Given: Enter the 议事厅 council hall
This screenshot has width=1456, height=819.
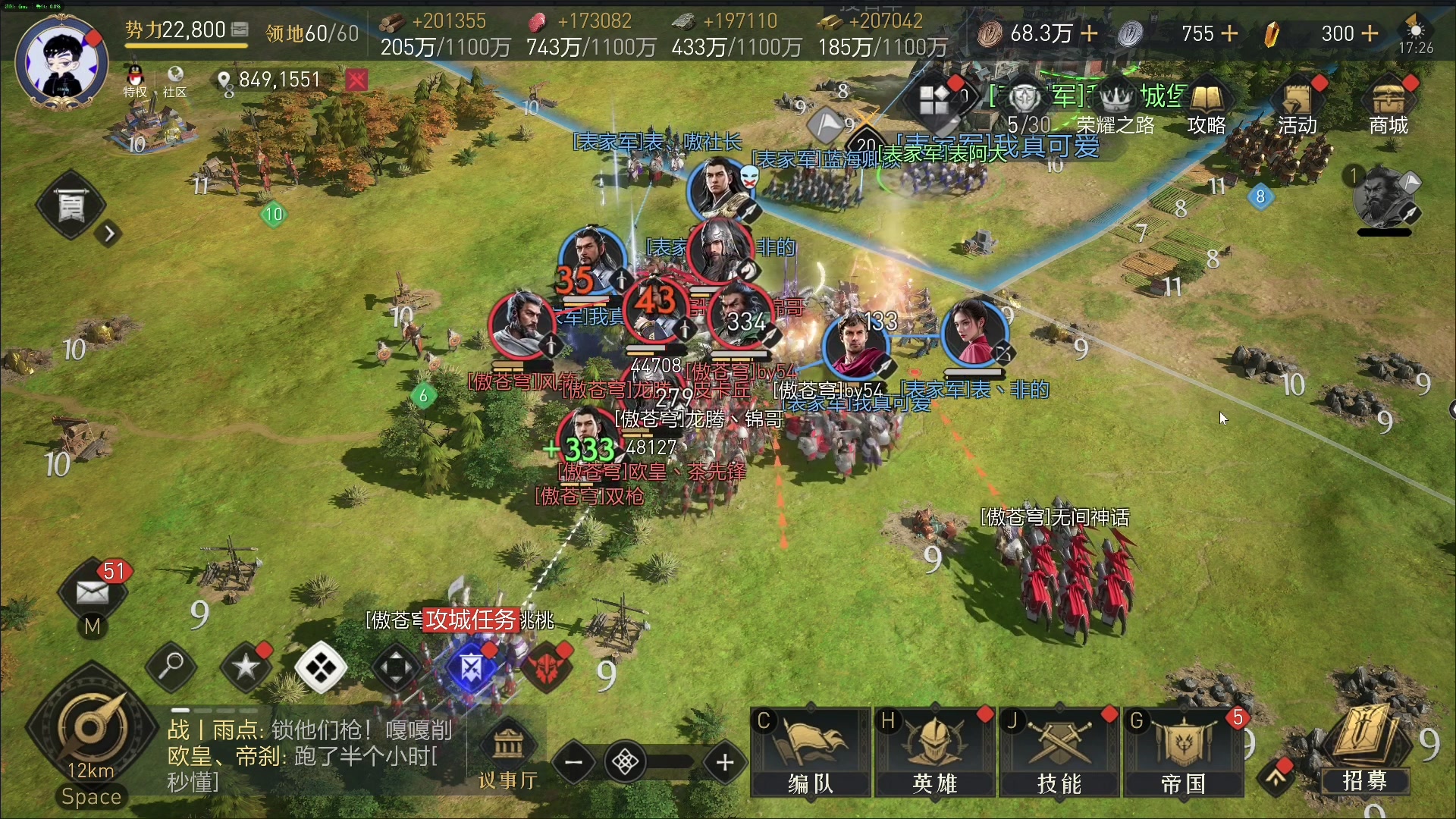Looking at the screenshot, I should point(508,755).
